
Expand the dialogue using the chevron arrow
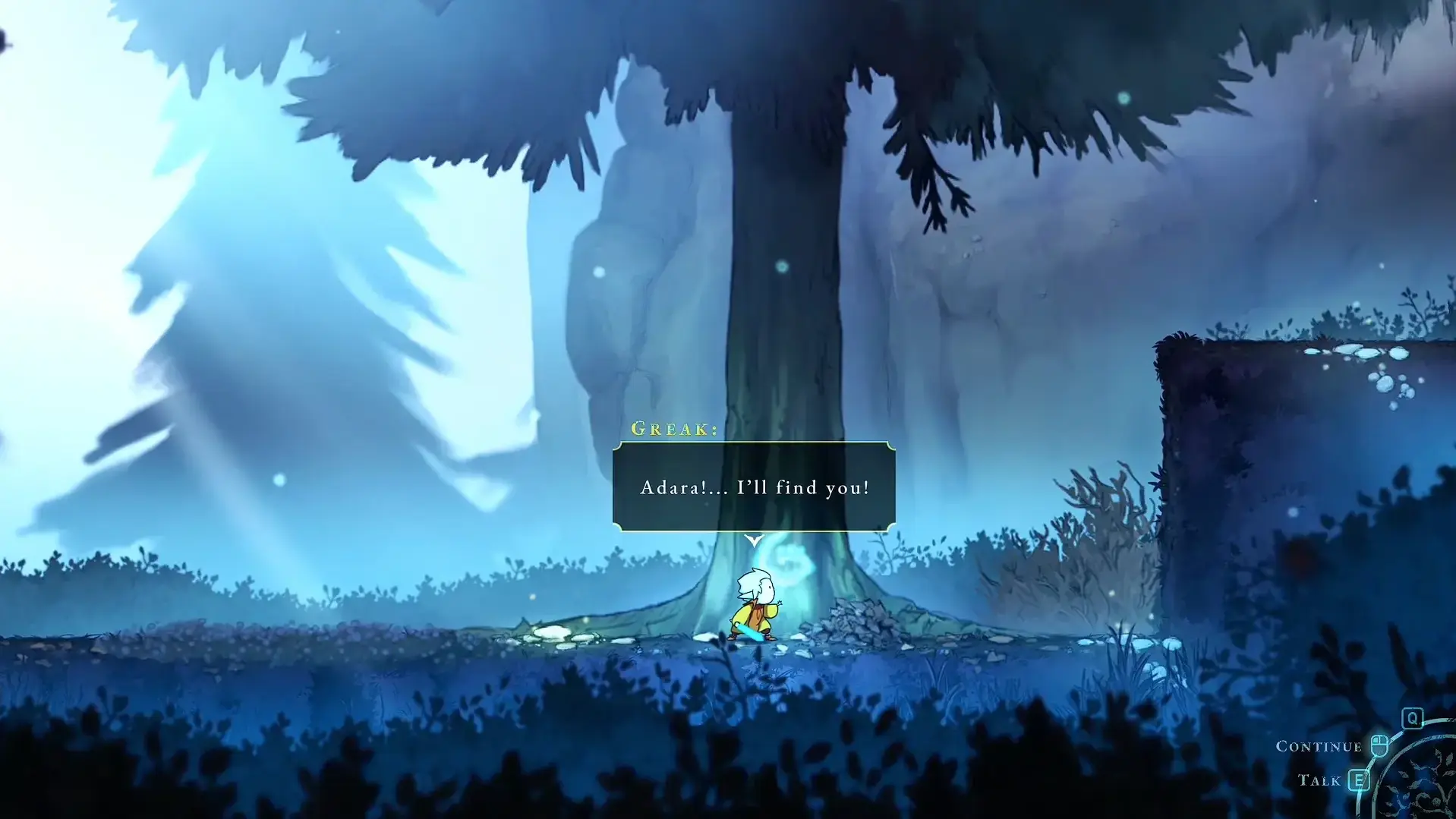coord(754,540)
